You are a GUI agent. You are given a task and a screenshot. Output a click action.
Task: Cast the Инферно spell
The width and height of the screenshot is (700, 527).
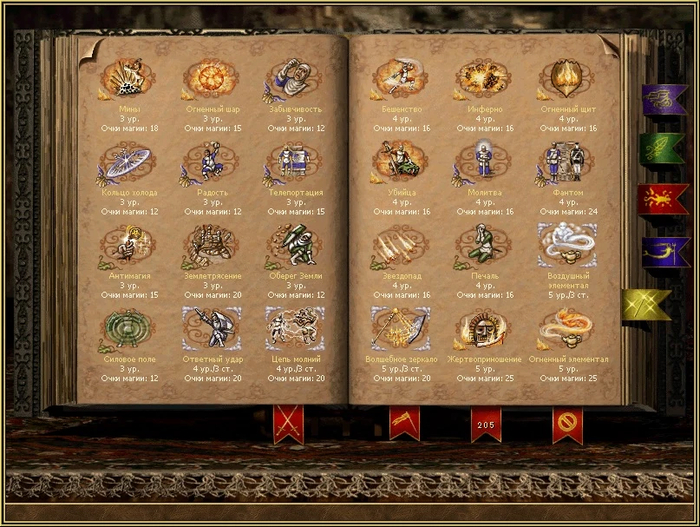click(483, 77)
